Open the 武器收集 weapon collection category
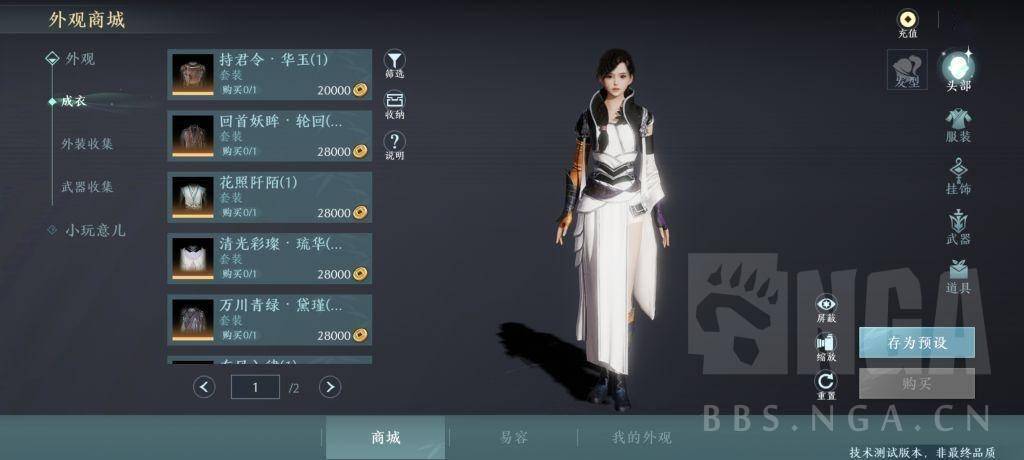Viewport: 1024px width, 460px height. tap(87, 187)
